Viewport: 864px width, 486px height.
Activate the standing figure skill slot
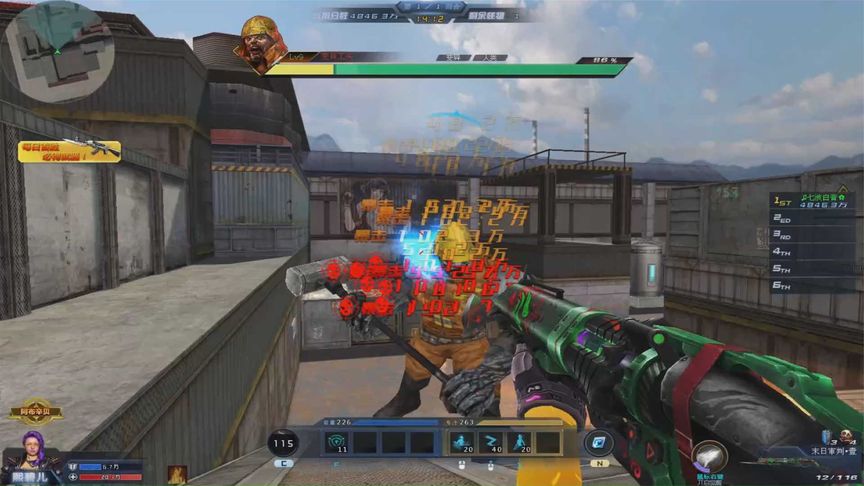point(521,443)
